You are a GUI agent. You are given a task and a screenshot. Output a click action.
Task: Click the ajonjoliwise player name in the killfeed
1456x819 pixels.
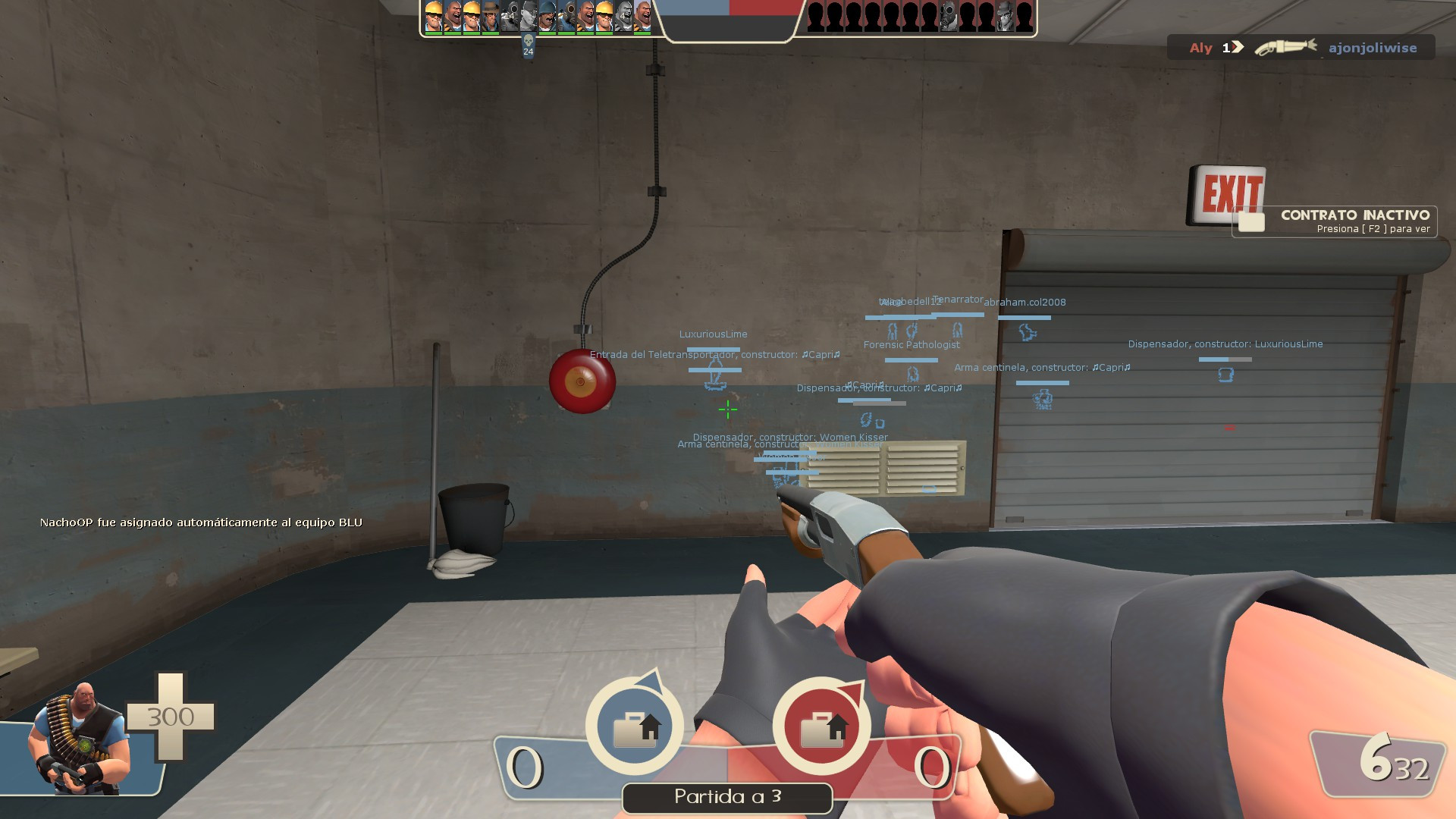click(x=1374, y=47)
